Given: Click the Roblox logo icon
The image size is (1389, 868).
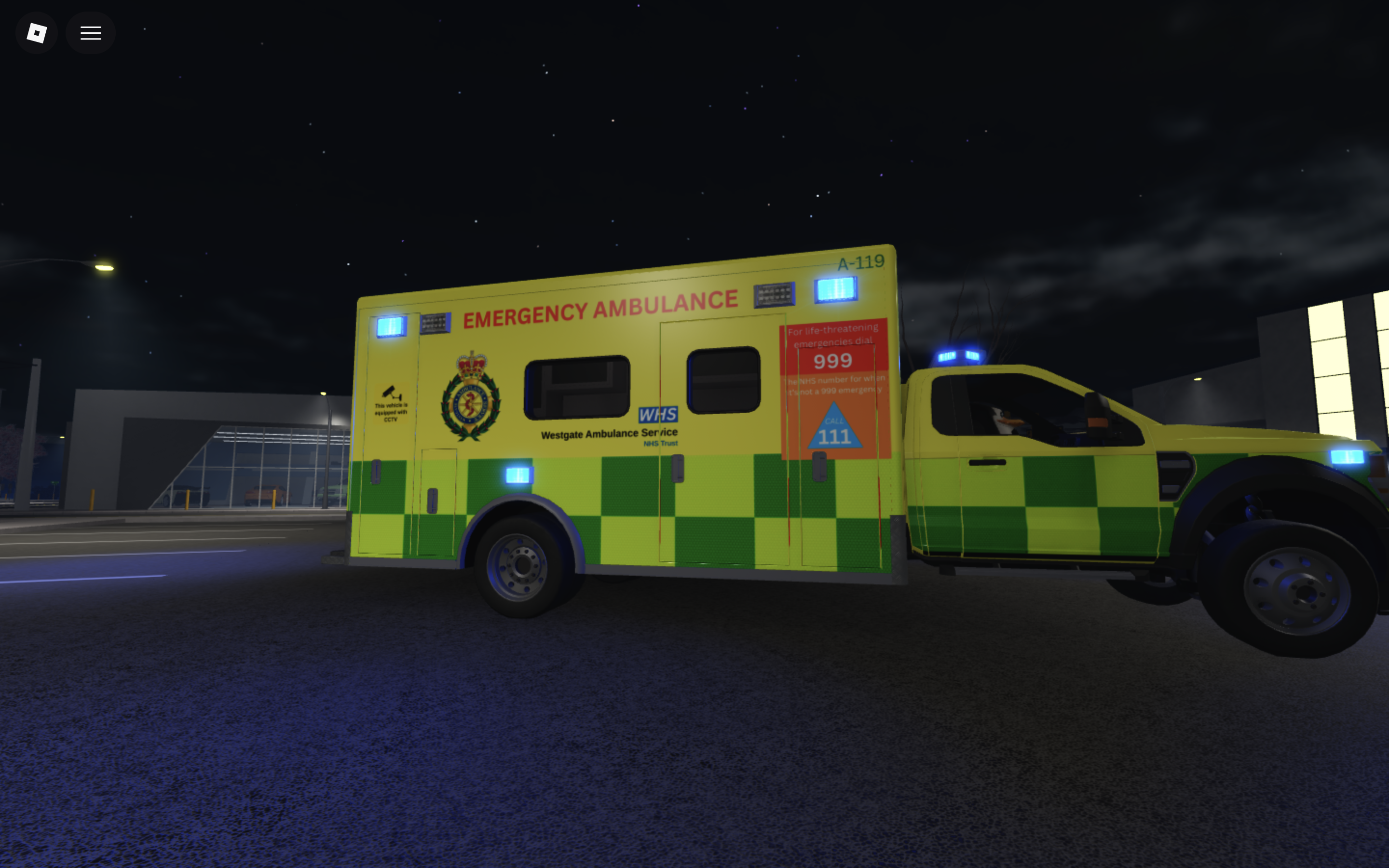Looking at the screenshot, I should 36,32.
